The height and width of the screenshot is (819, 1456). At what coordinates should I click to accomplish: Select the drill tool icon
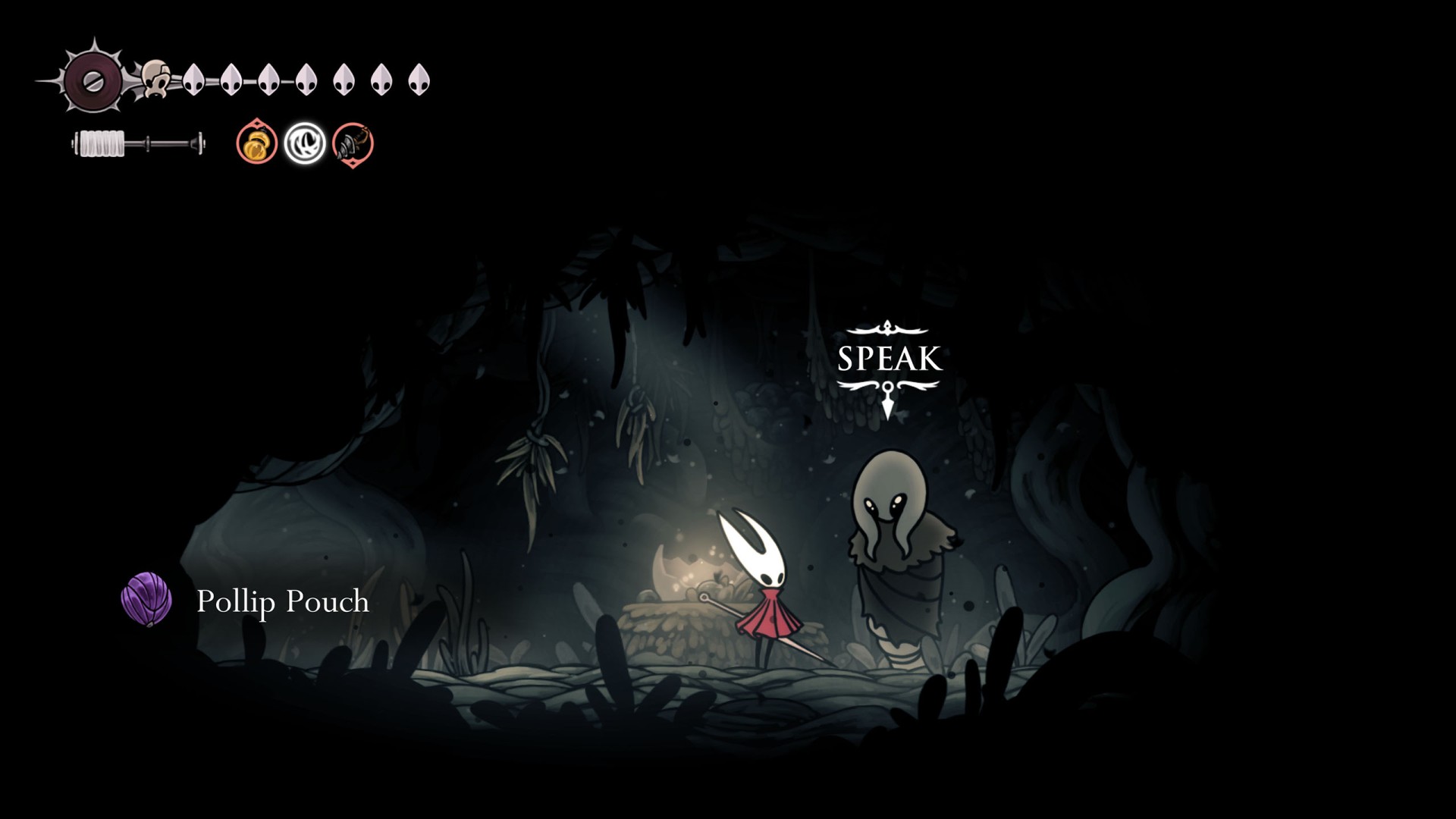click(x=353, y=143)
